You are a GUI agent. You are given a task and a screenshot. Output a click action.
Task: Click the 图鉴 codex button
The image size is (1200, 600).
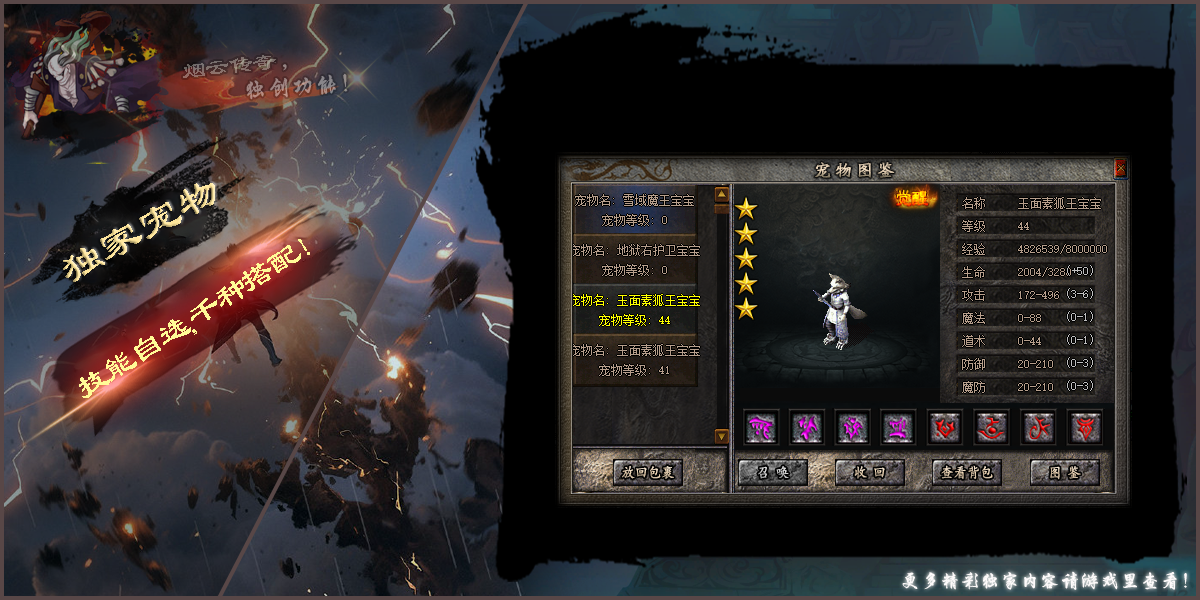(1064, 472)
